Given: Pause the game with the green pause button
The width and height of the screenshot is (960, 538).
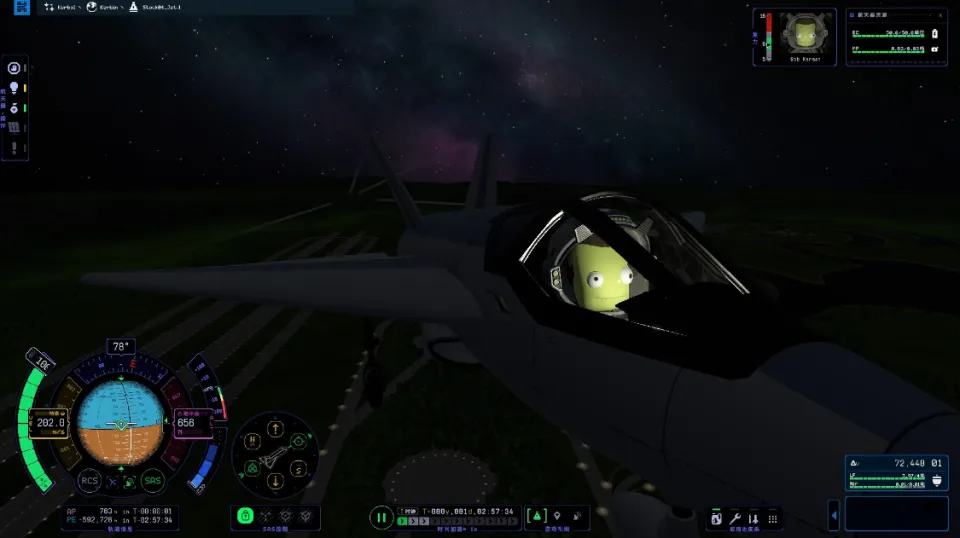Looking at the screenshot, I should point(381,517).
